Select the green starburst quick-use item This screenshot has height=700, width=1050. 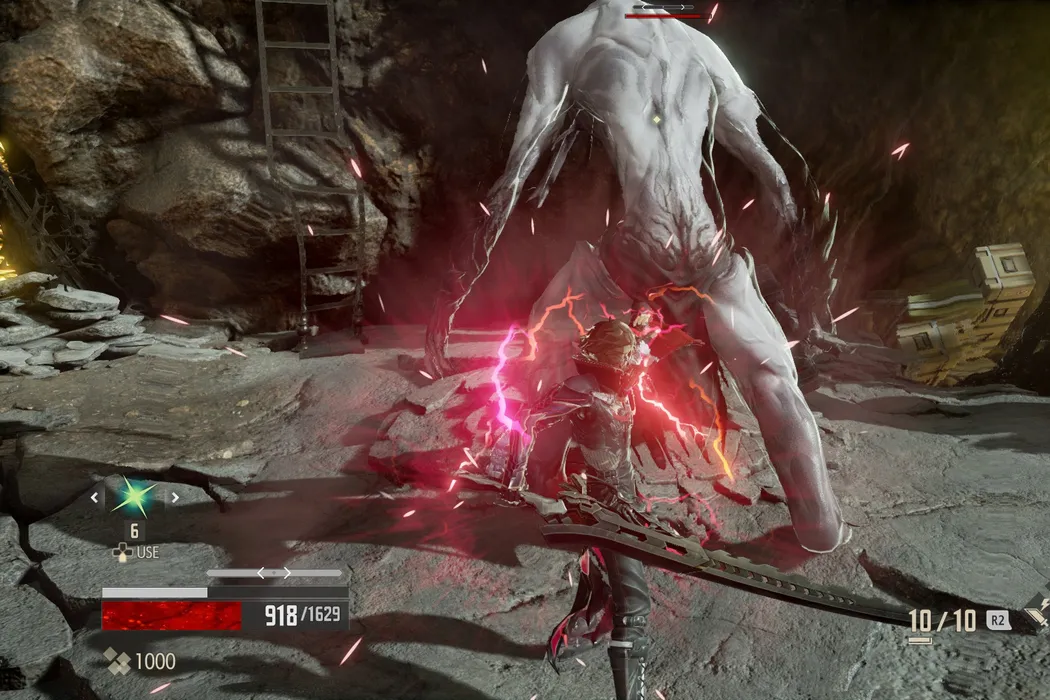[x=135, y=497]
